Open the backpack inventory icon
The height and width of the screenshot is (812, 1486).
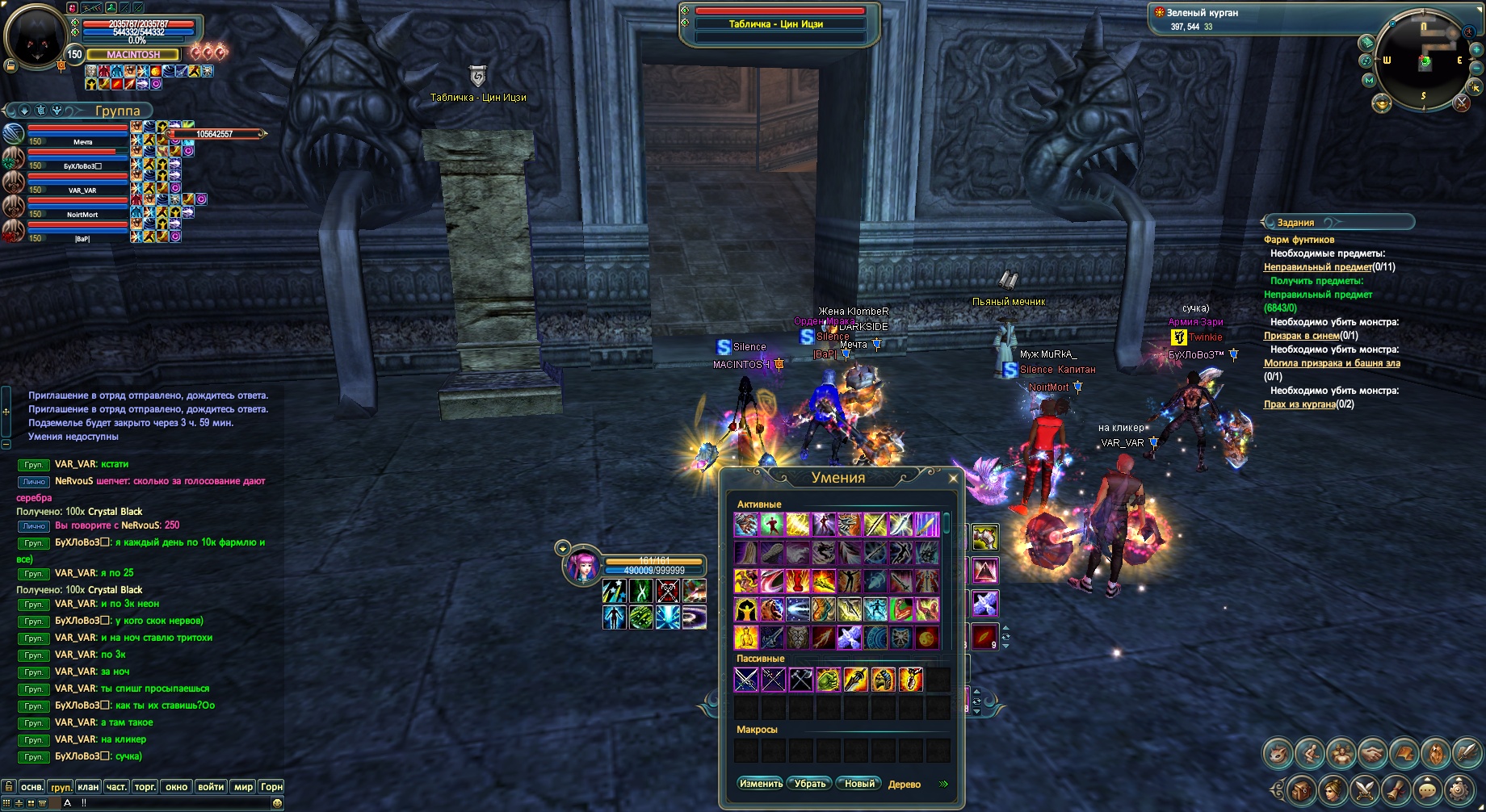coord(1301,789)
